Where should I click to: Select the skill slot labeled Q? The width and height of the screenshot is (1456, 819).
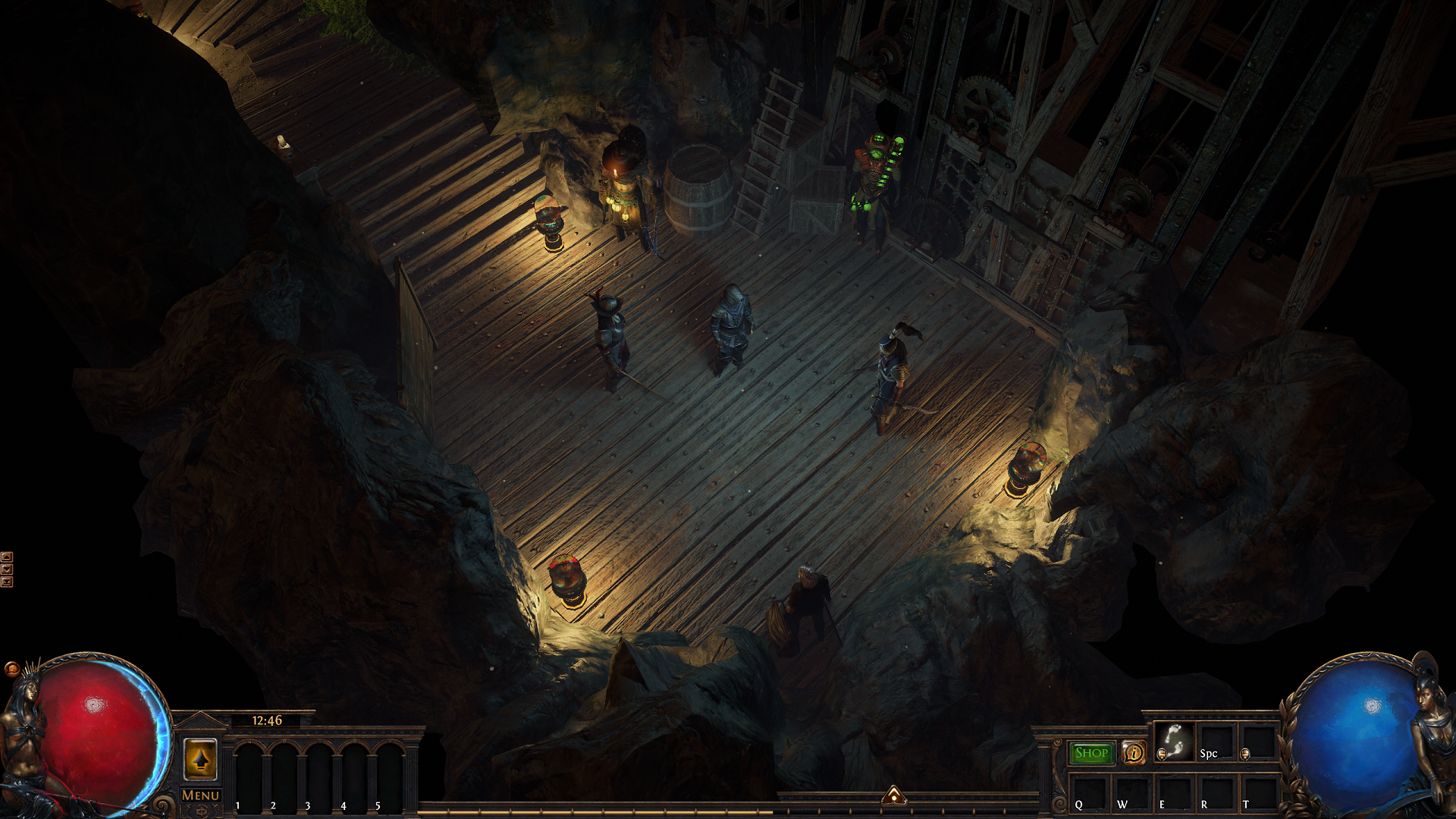[x=1089, y=793]
